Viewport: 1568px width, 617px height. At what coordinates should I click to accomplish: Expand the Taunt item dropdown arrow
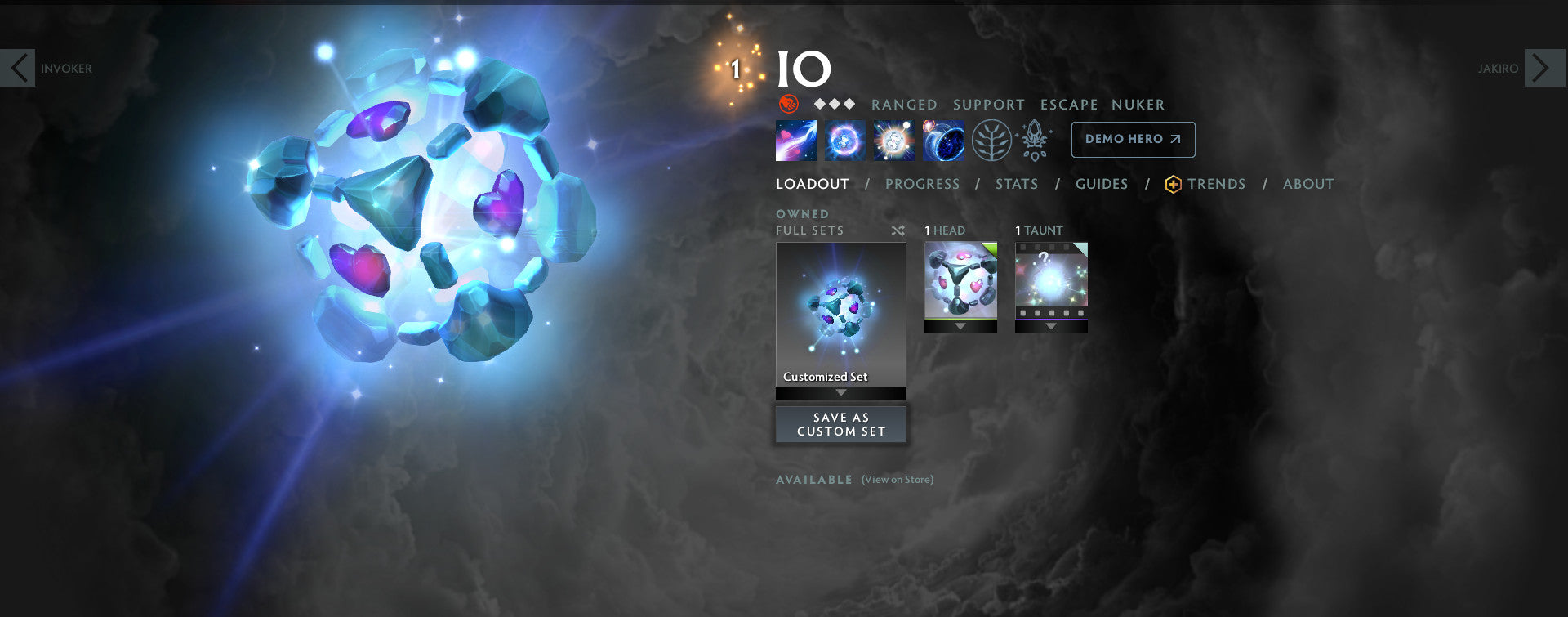pos(1051,325)
